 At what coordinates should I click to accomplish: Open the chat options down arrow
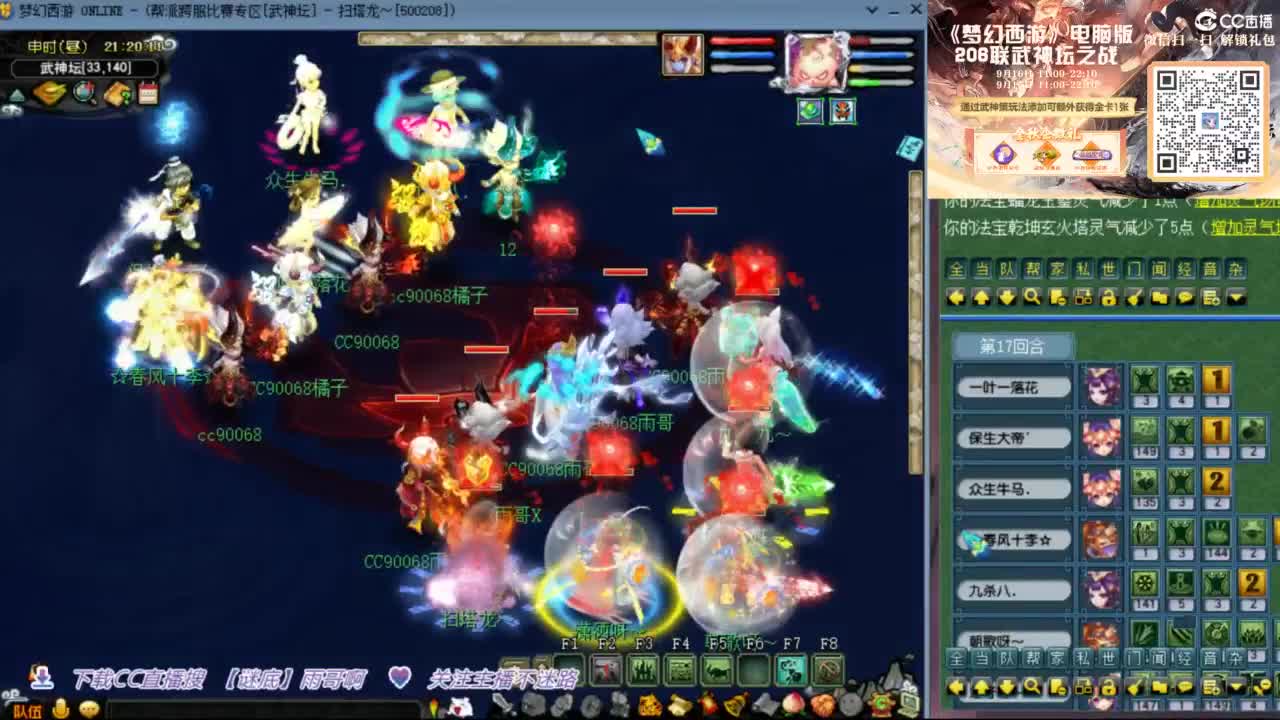tap(1237, 297)
